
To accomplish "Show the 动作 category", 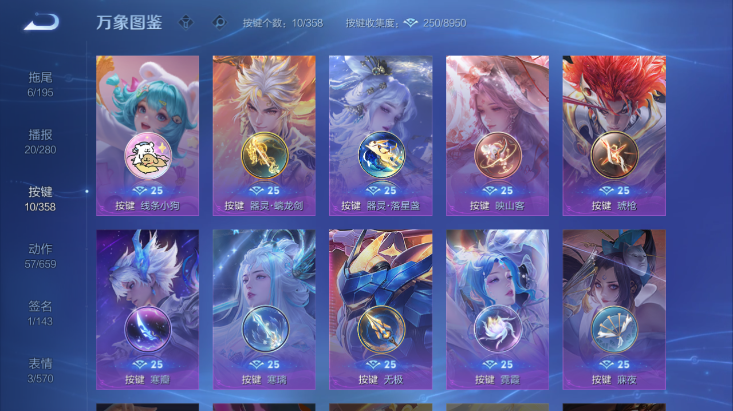I will (40, 256).
